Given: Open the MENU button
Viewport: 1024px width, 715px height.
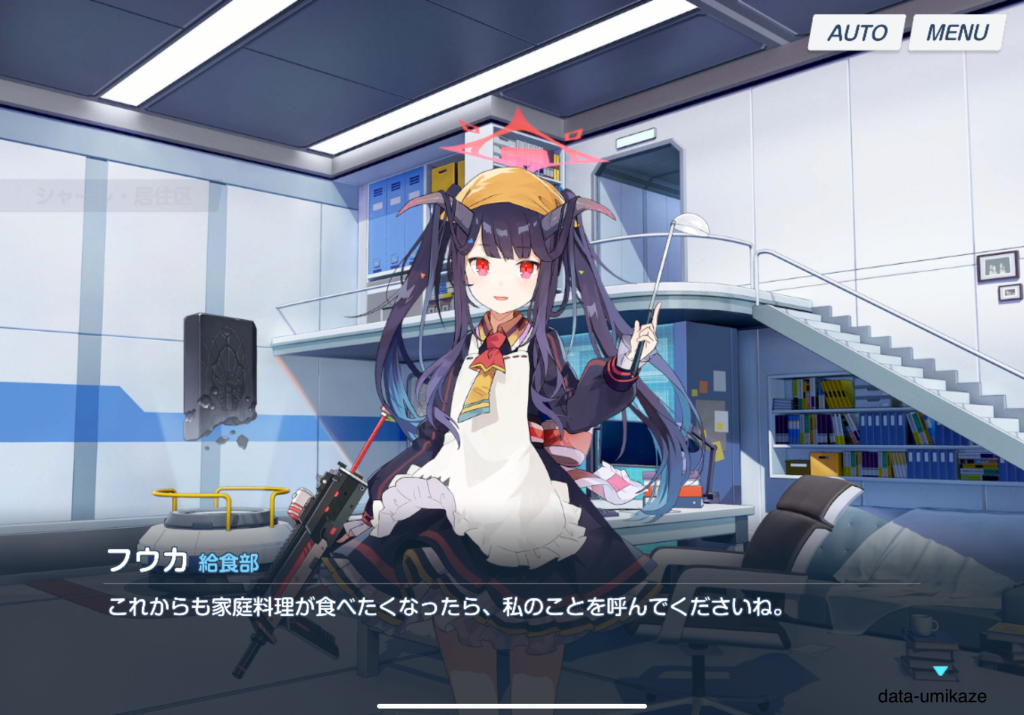Looking at the screenshot, I should (x=956, y=32).
